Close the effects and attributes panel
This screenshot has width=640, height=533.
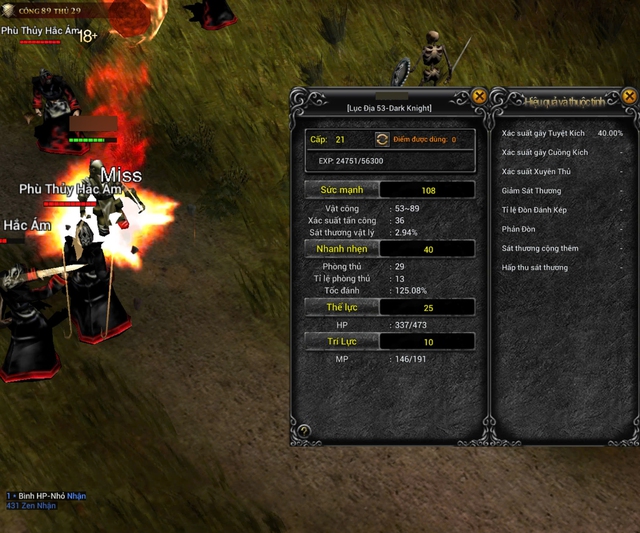pos(629,96)
